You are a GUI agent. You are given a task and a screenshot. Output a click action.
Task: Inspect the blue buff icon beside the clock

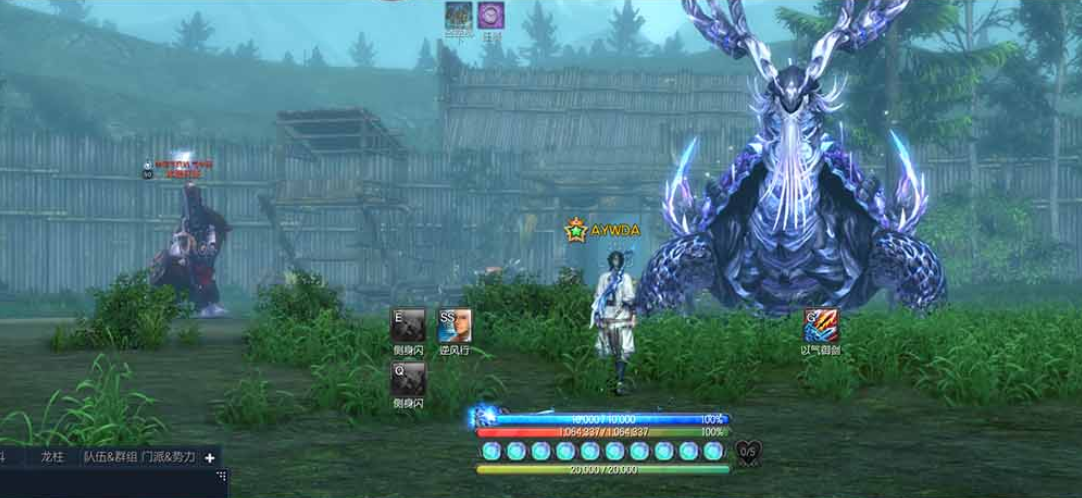pyautogui.click(x=459, y=15)
